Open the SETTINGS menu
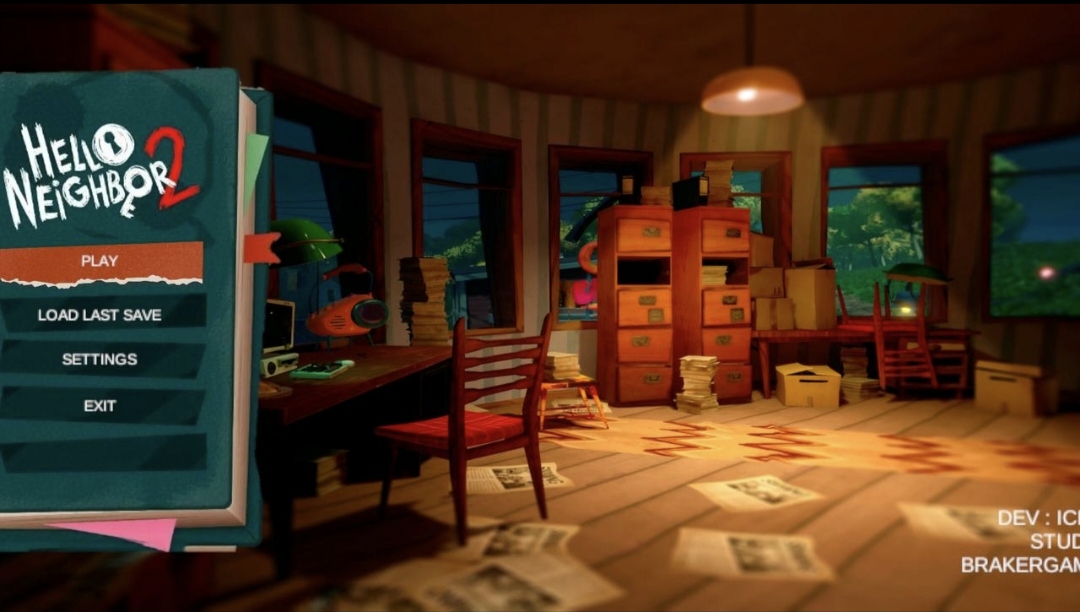 (x=100, y=359)
